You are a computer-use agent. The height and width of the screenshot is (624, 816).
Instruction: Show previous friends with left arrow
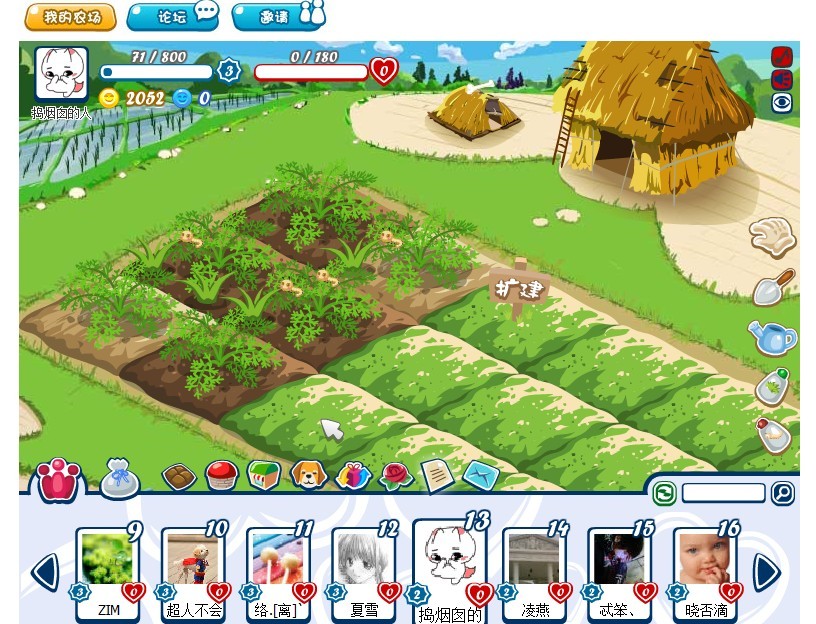point(45,572)
